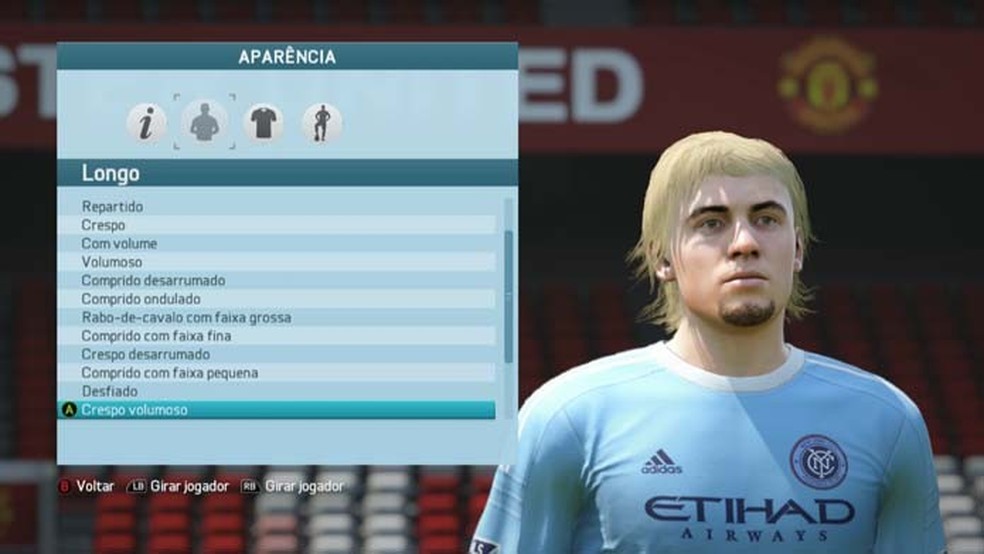The width and height of the screenshot is (984, 554).
Task: Confirm the Crespo volumoso hairstyle
Action: tap(134, 410)
